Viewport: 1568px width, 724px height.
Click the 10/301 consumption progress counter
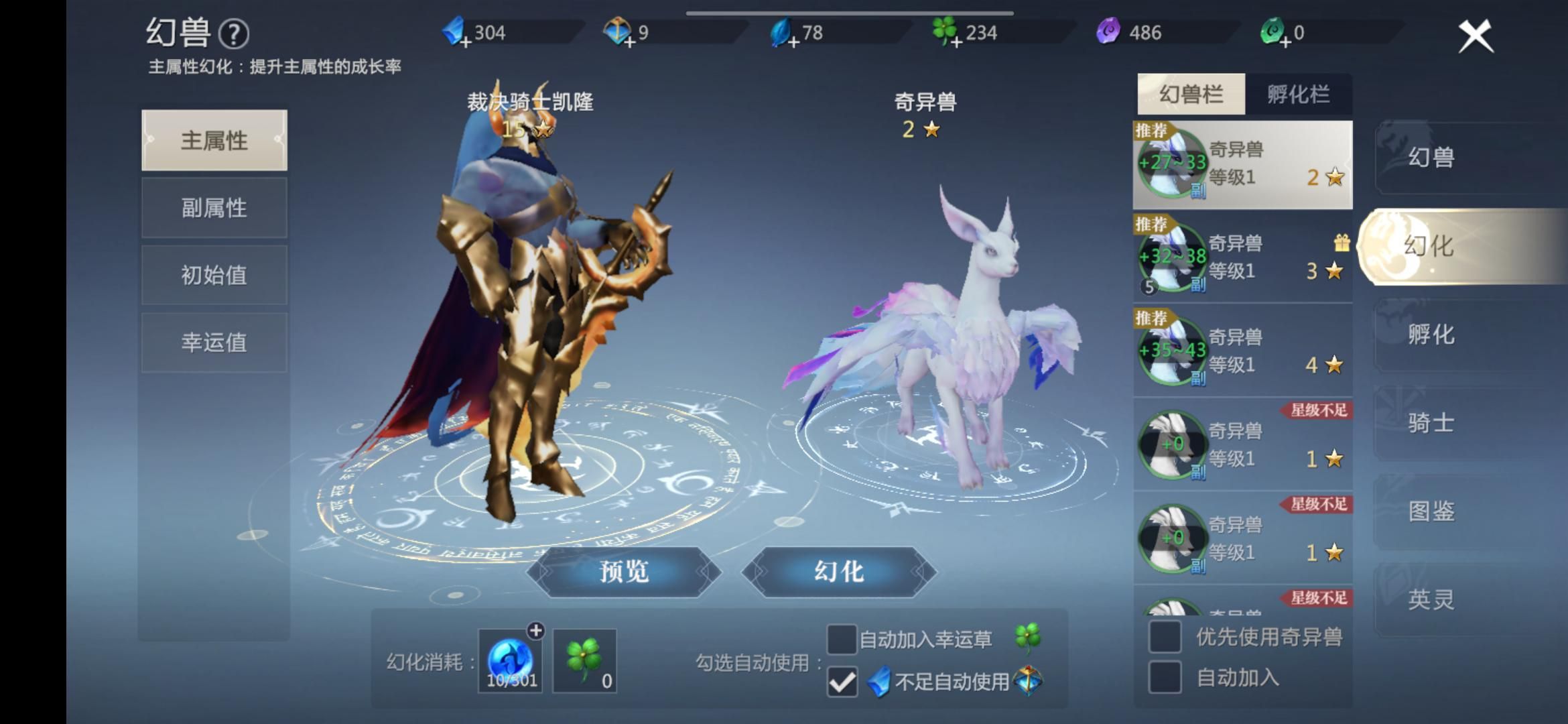point(510,679)
